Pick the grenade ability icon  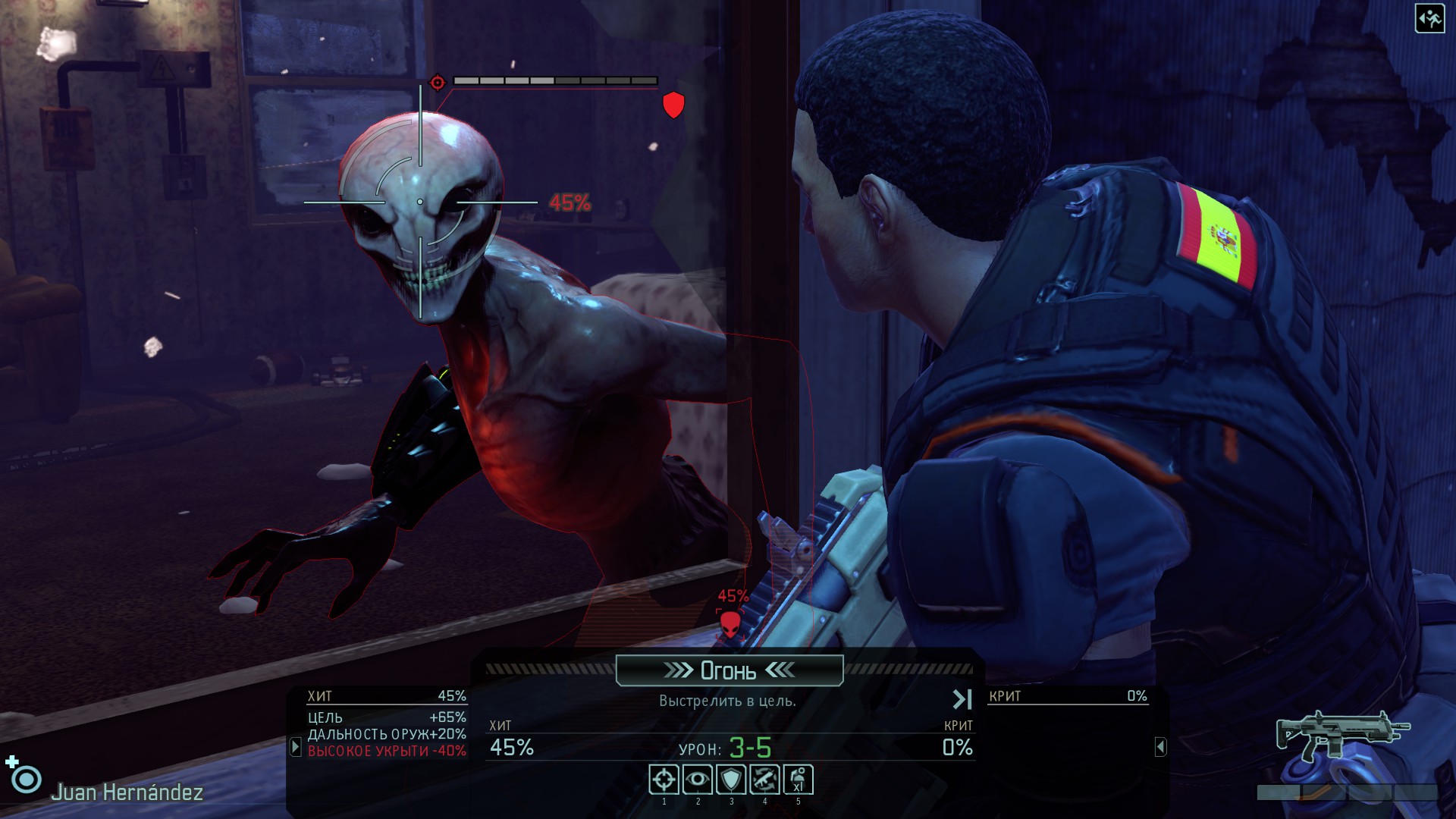(798, 780)
